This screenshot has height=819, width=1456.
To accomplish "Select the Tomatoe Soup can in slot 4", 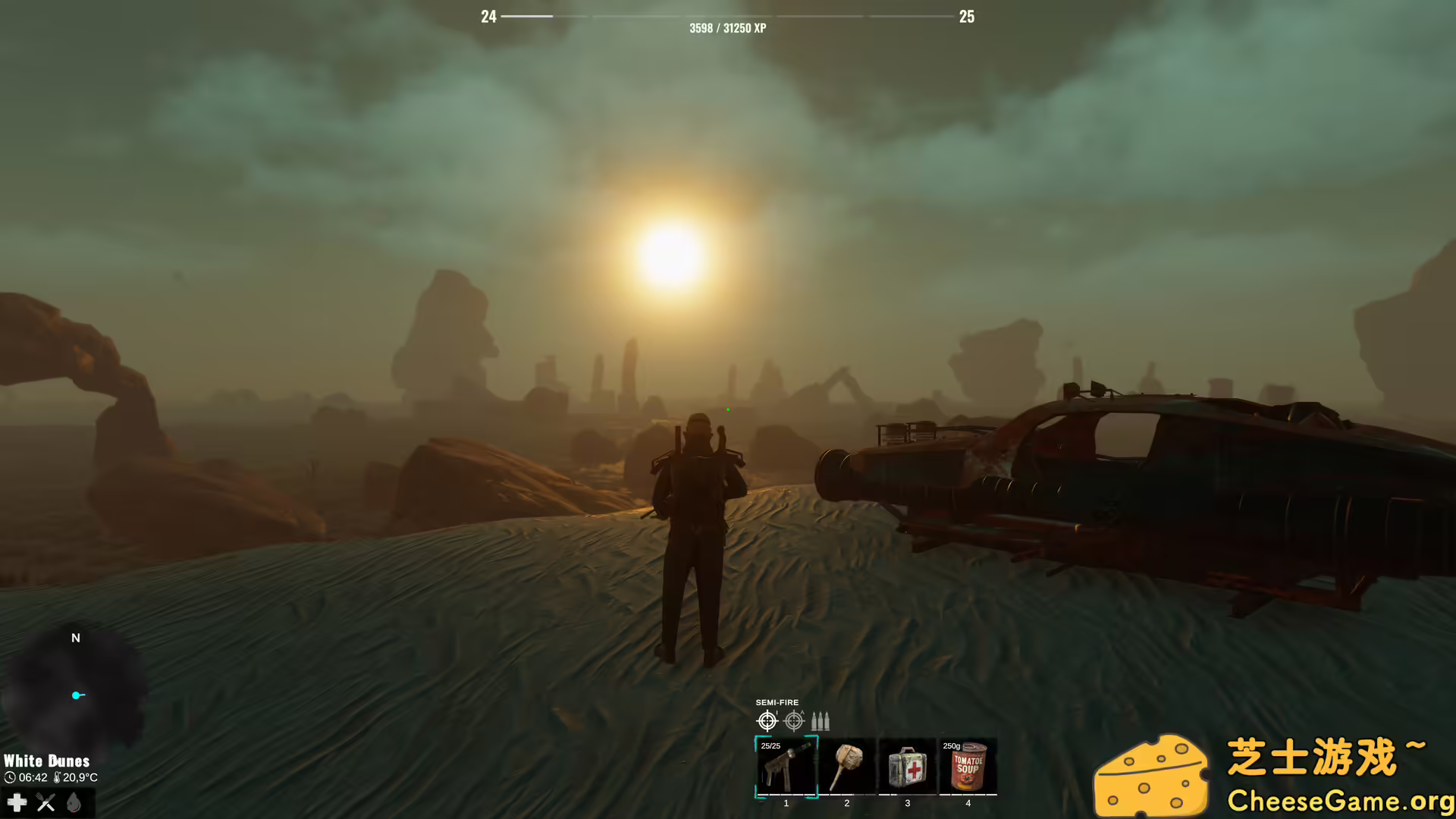I will tap(968, 767).
